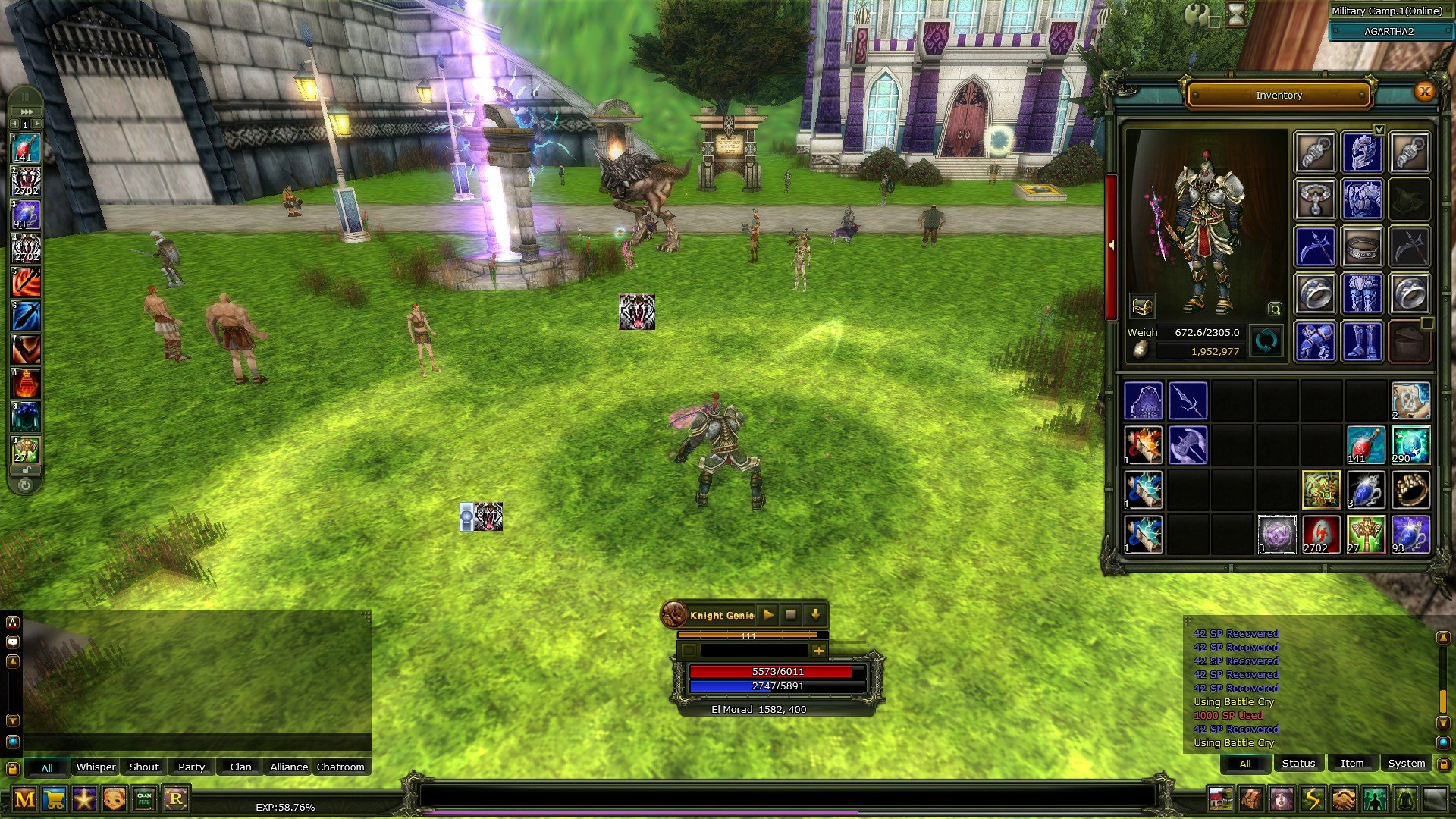
Task: Select the equipped helmet slot
Action: [x=1362, y=152]
